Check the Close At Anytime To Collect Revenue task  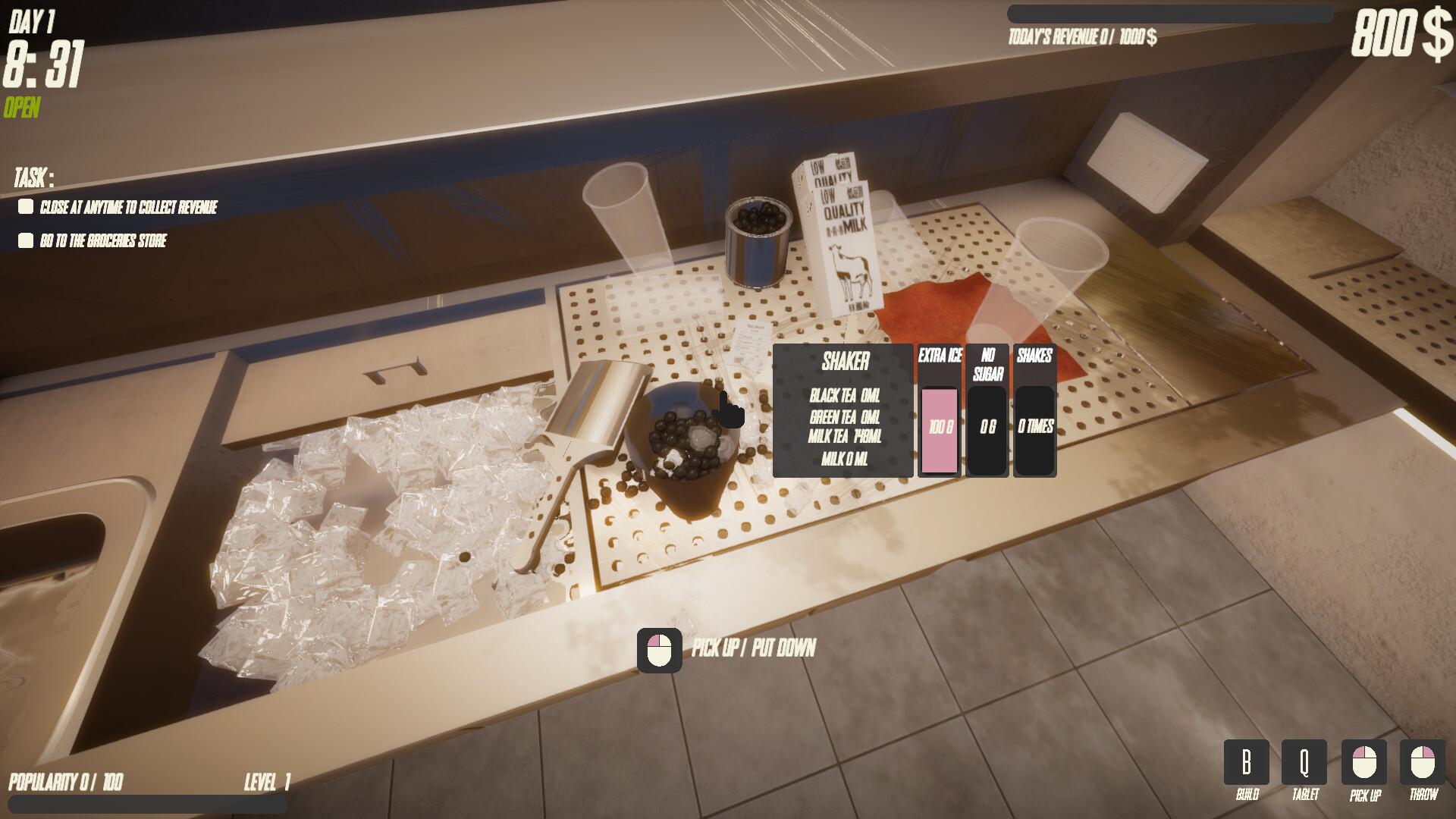click(x=25, y=205)
